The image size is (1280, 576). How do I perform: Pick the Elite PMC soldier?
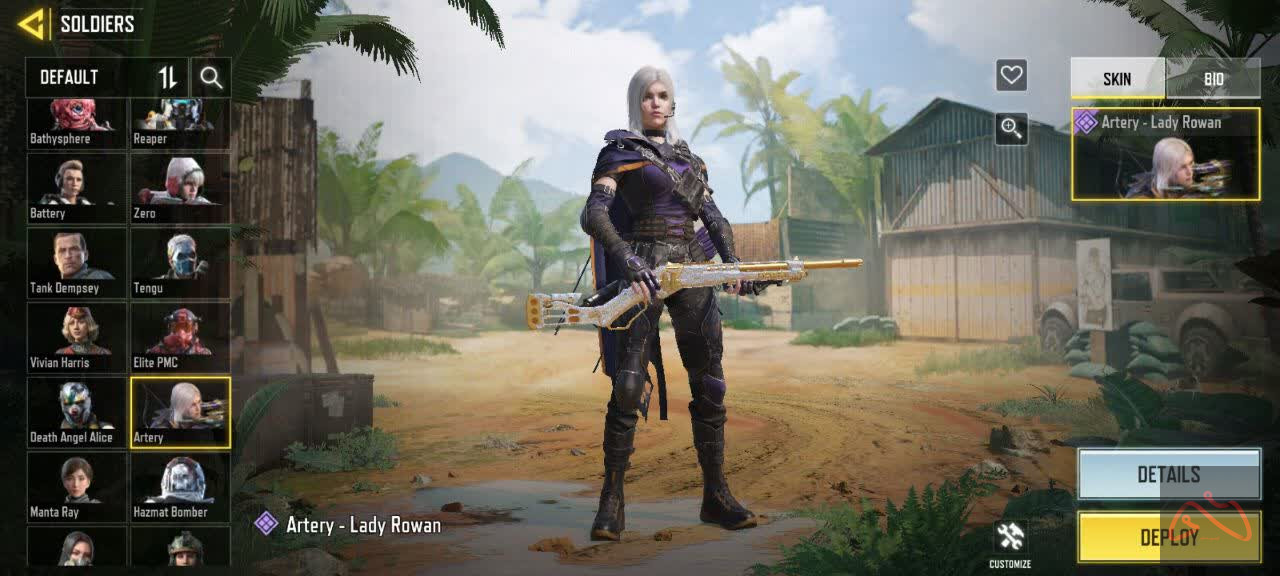click(x=180, y=339)
